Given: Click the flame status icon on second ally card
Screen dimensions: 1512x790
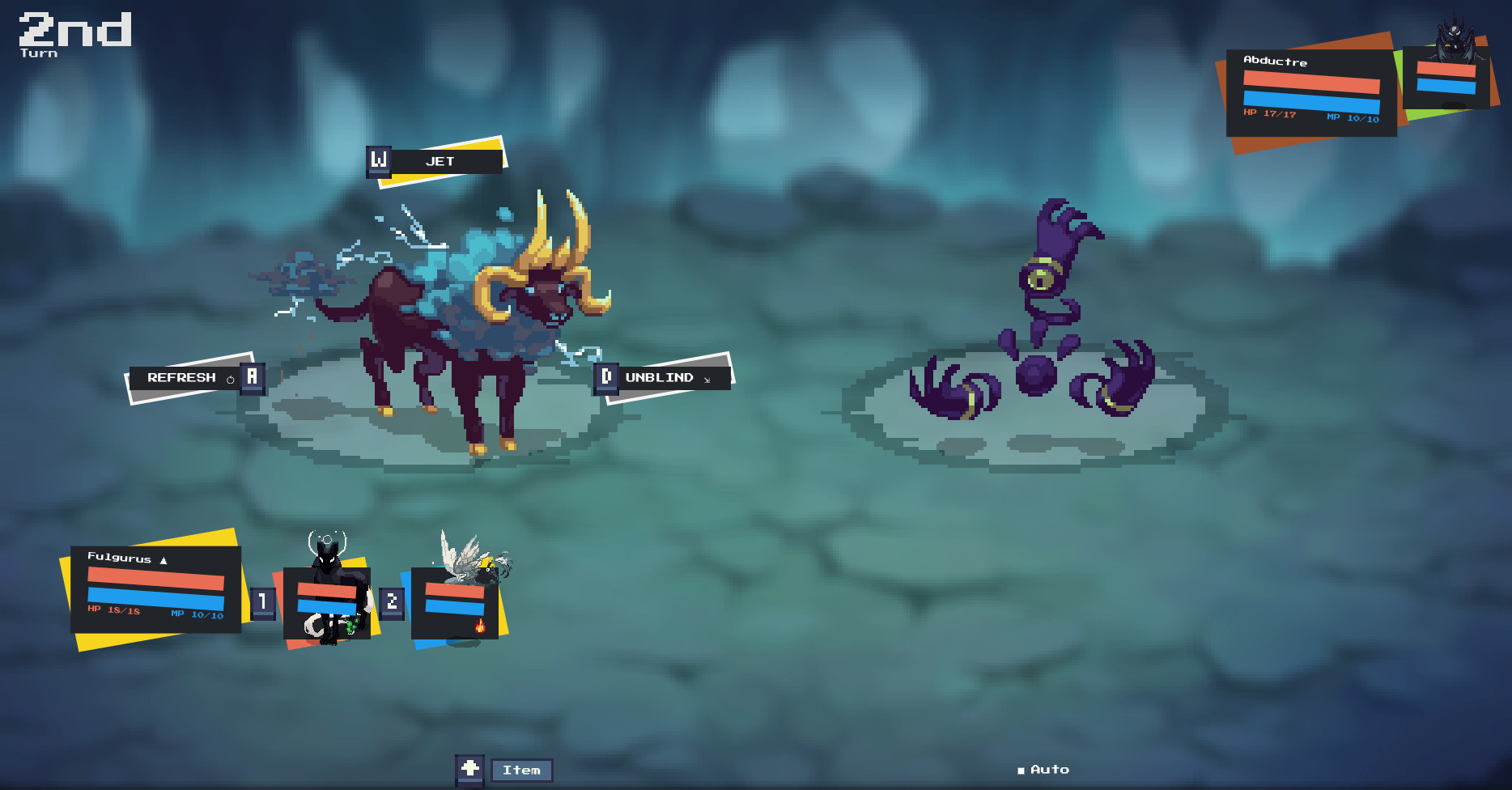Looking at the screenshot, I should coord(479,626).
